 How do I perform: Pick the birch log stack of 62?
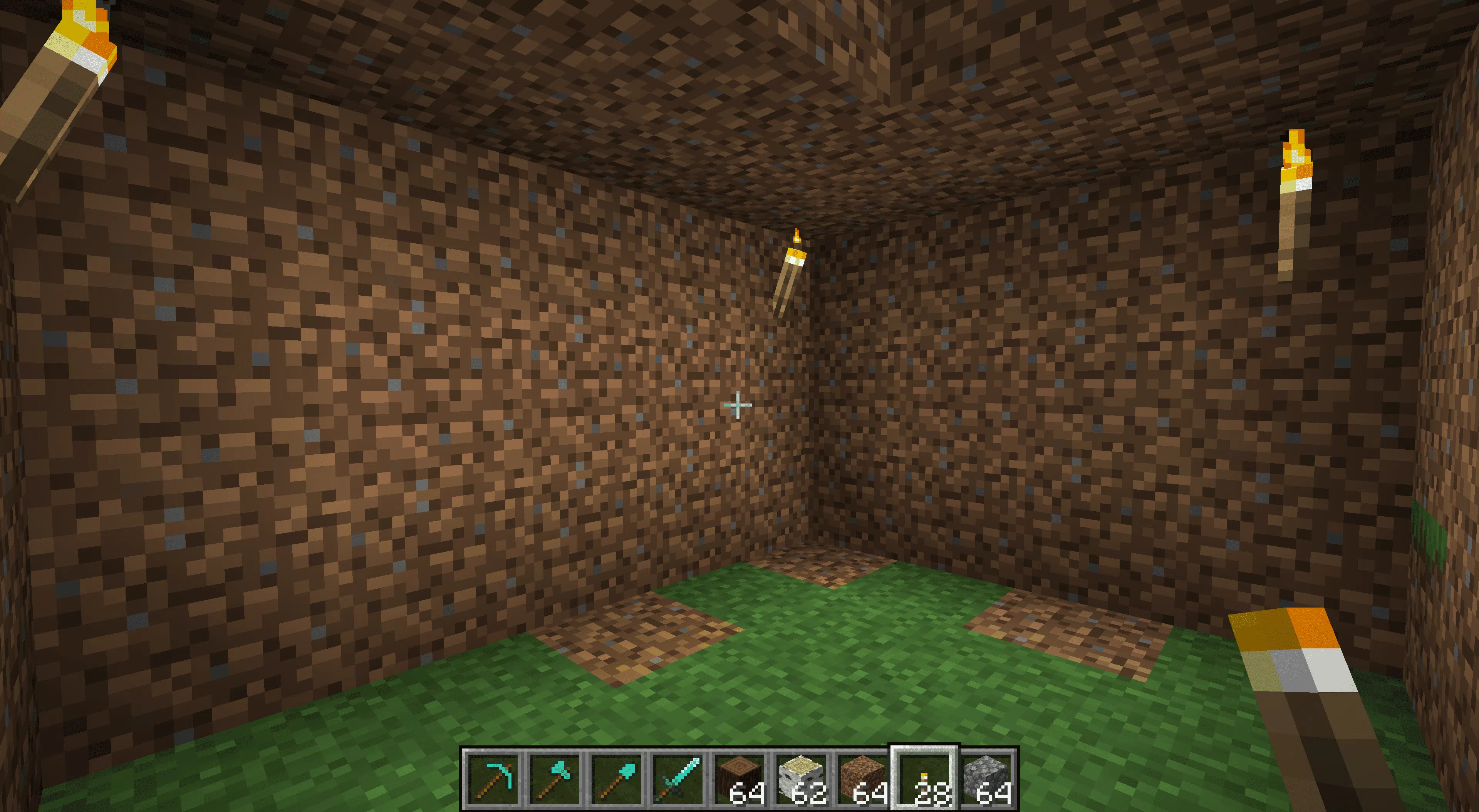pyautogui.click(x=802, y=778)
